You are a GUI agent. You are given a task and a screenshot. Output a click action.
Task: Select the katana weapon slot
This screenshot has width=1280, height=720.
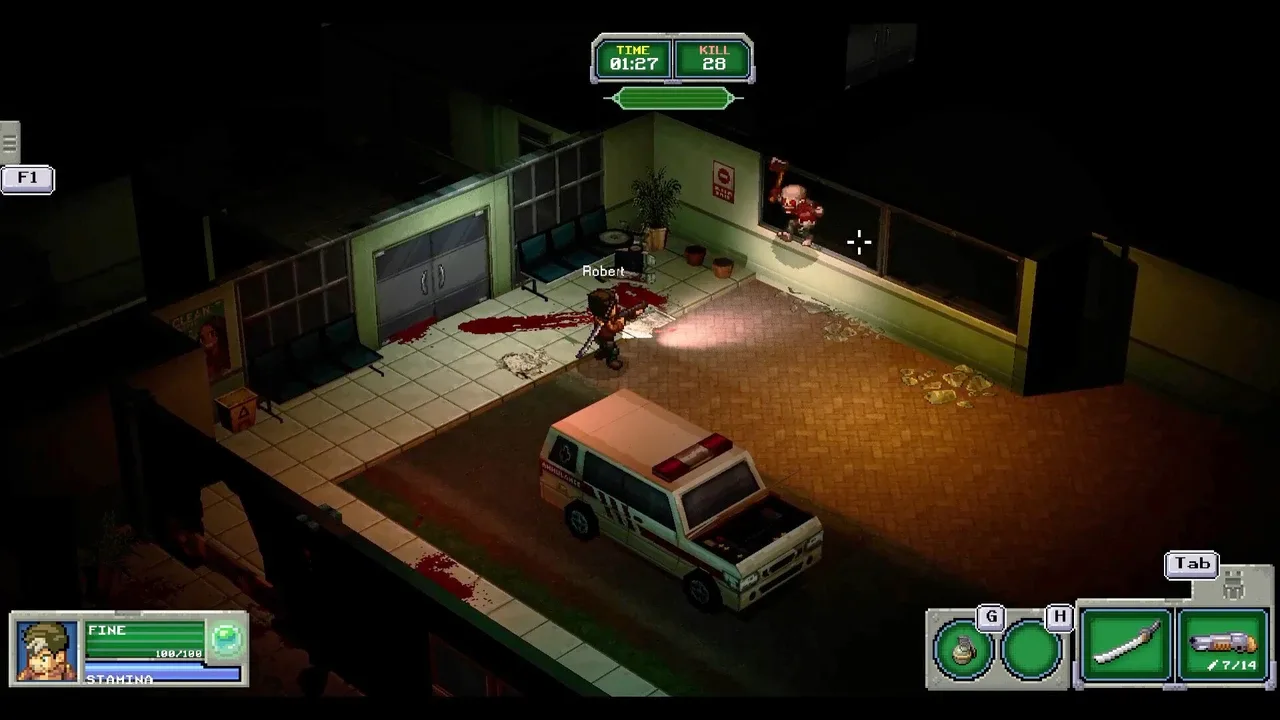click(x=1124, y=644)
